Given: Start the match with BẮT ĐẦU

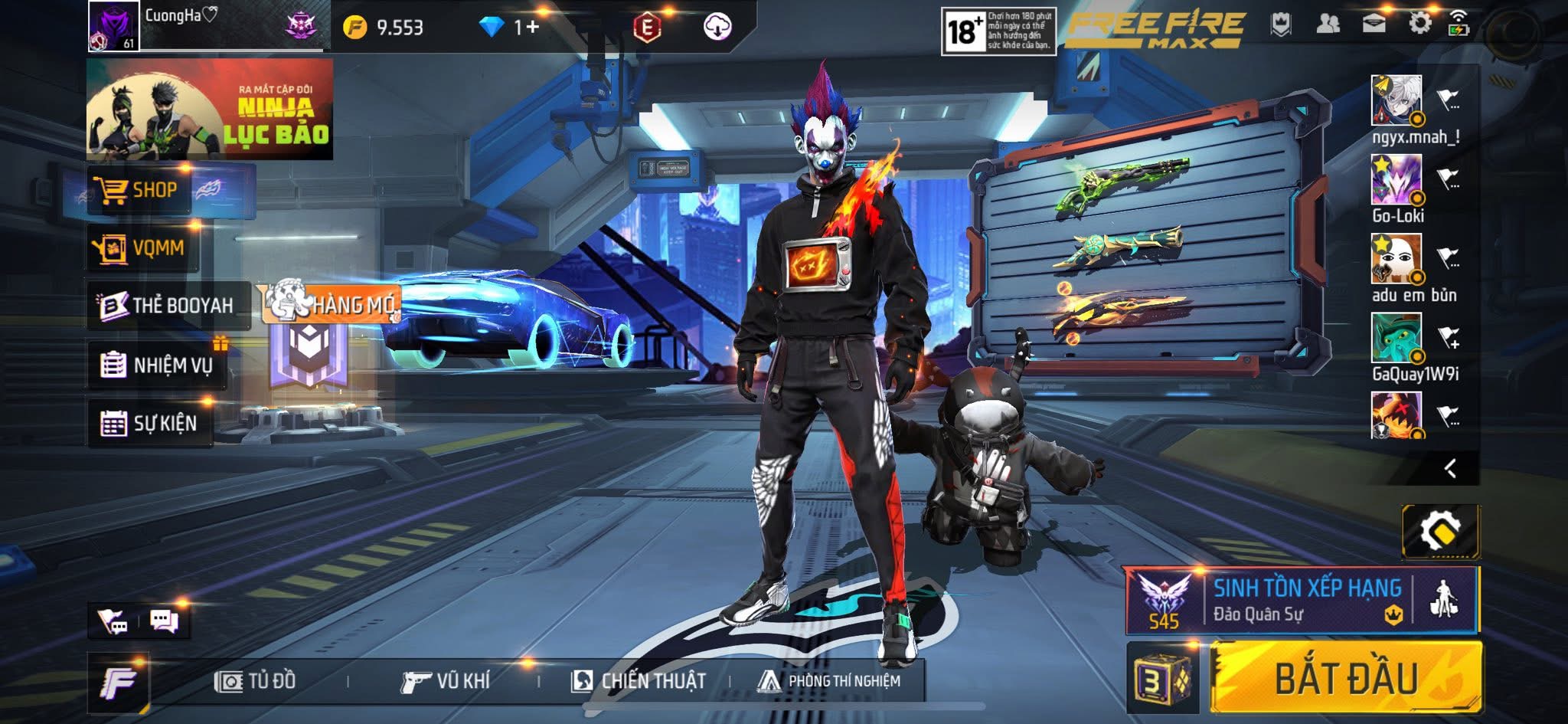Looking at the screenshot, I should click(x=1346, y=678).
